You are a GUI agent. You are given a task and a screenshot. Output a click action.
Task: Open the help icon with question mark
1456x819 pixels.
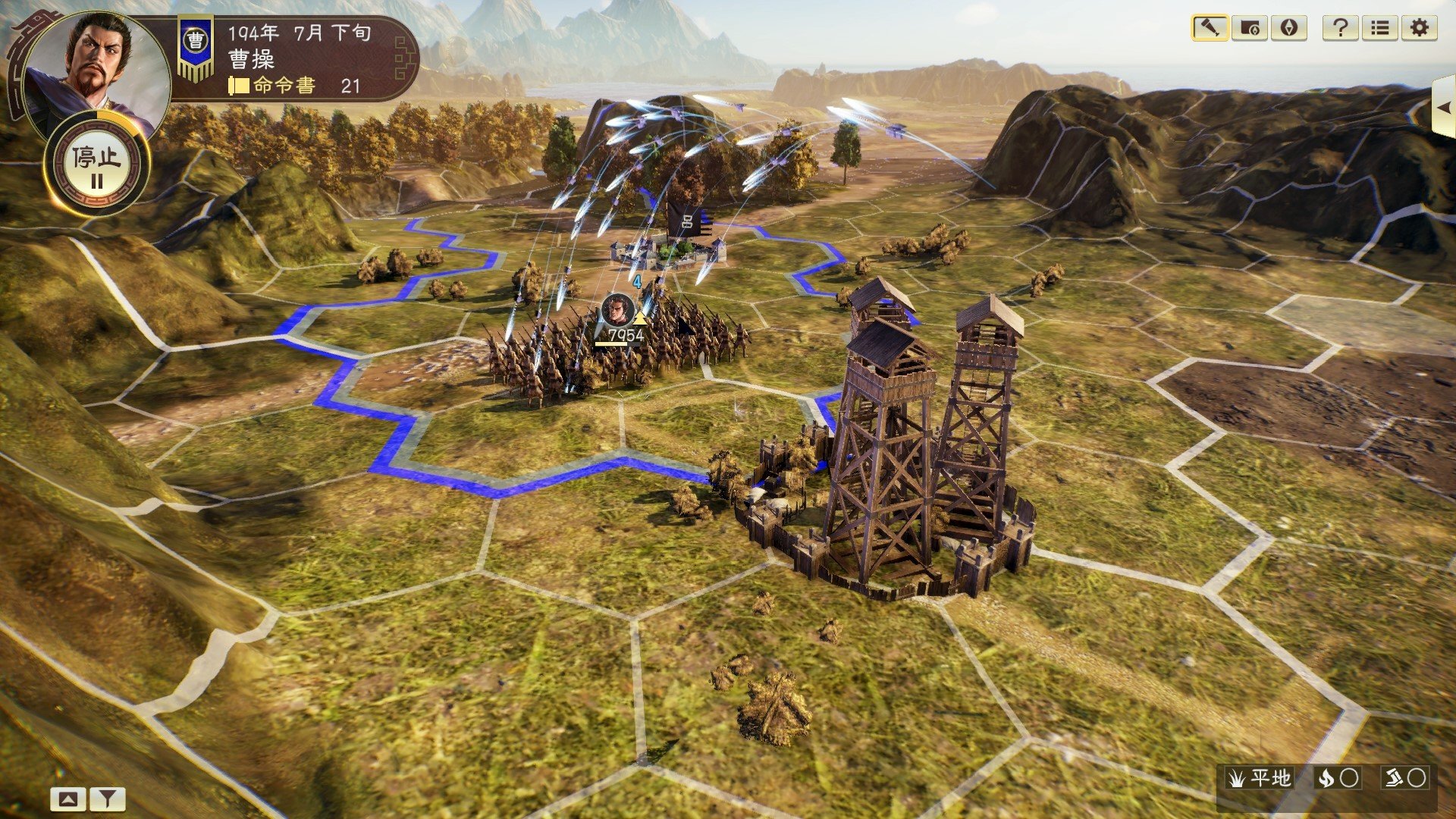(1341, 28)
